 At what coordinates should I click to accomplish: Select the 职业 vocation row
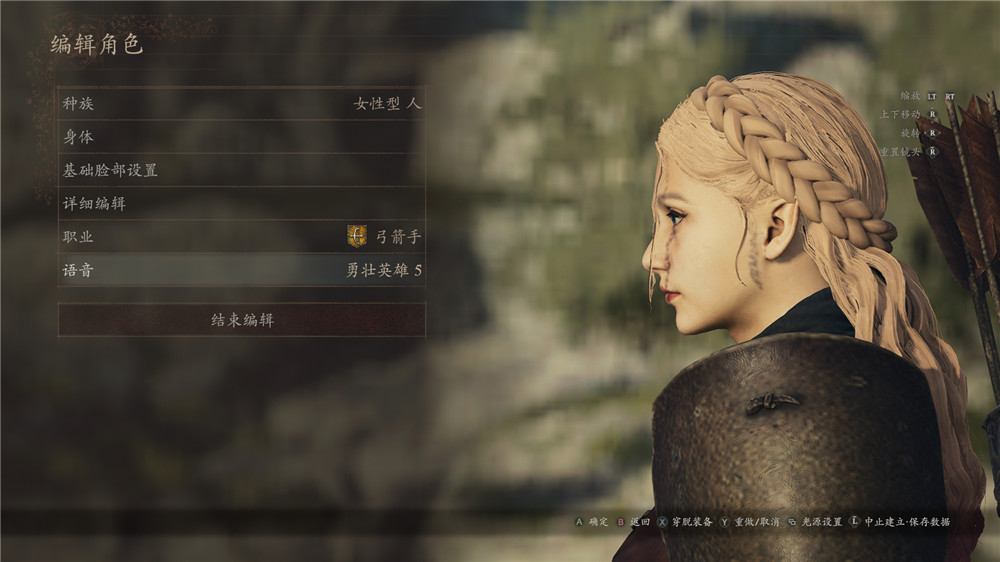point(241,237)
